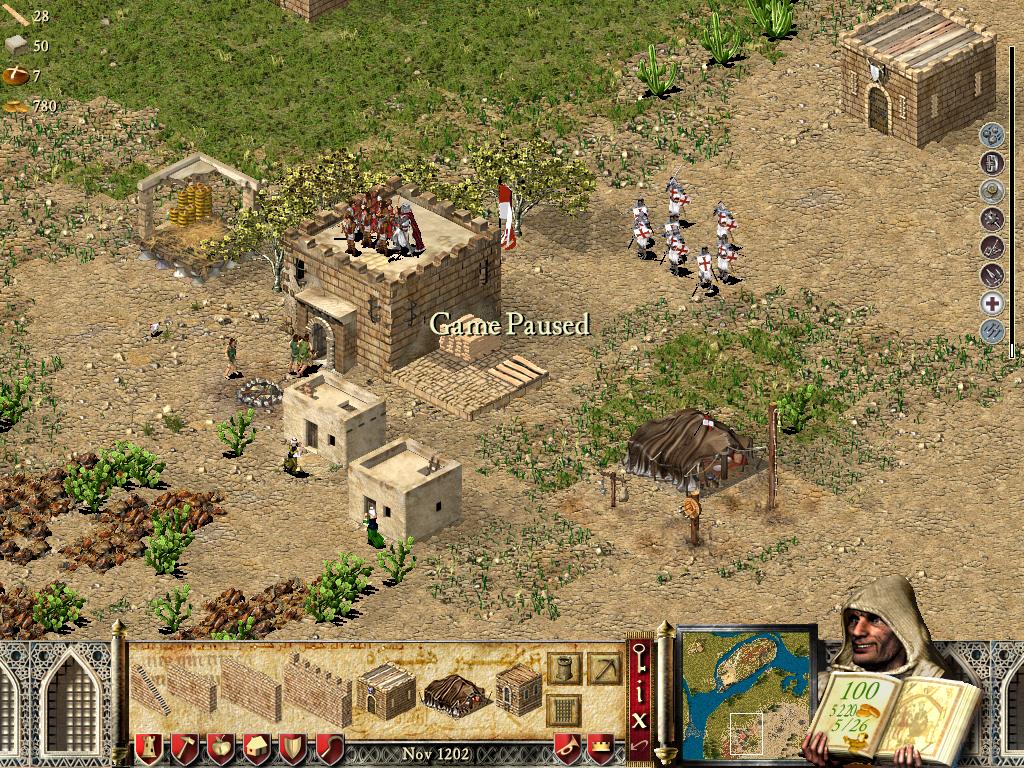Viewport: 1024px width, 768px height.
Task: Select the armoury building icon
Action: tap(518, 689)
